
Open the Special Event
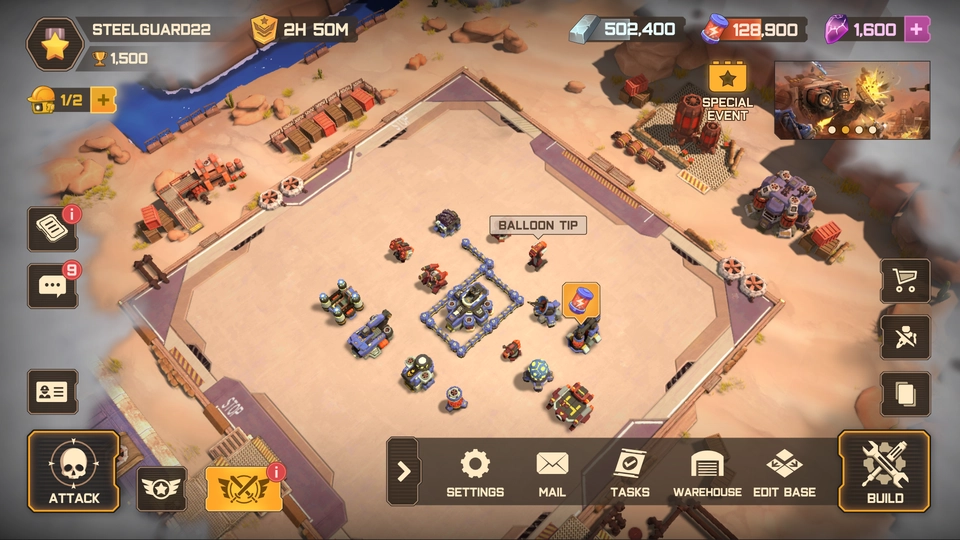tap(728, 90)
